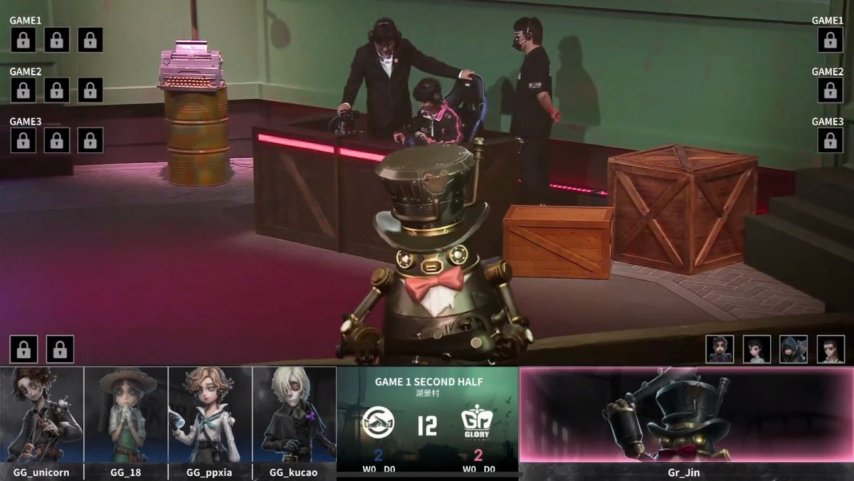Select the GG_unicorn survivor portrait
The image size is (854, 481).
point(42,414)
